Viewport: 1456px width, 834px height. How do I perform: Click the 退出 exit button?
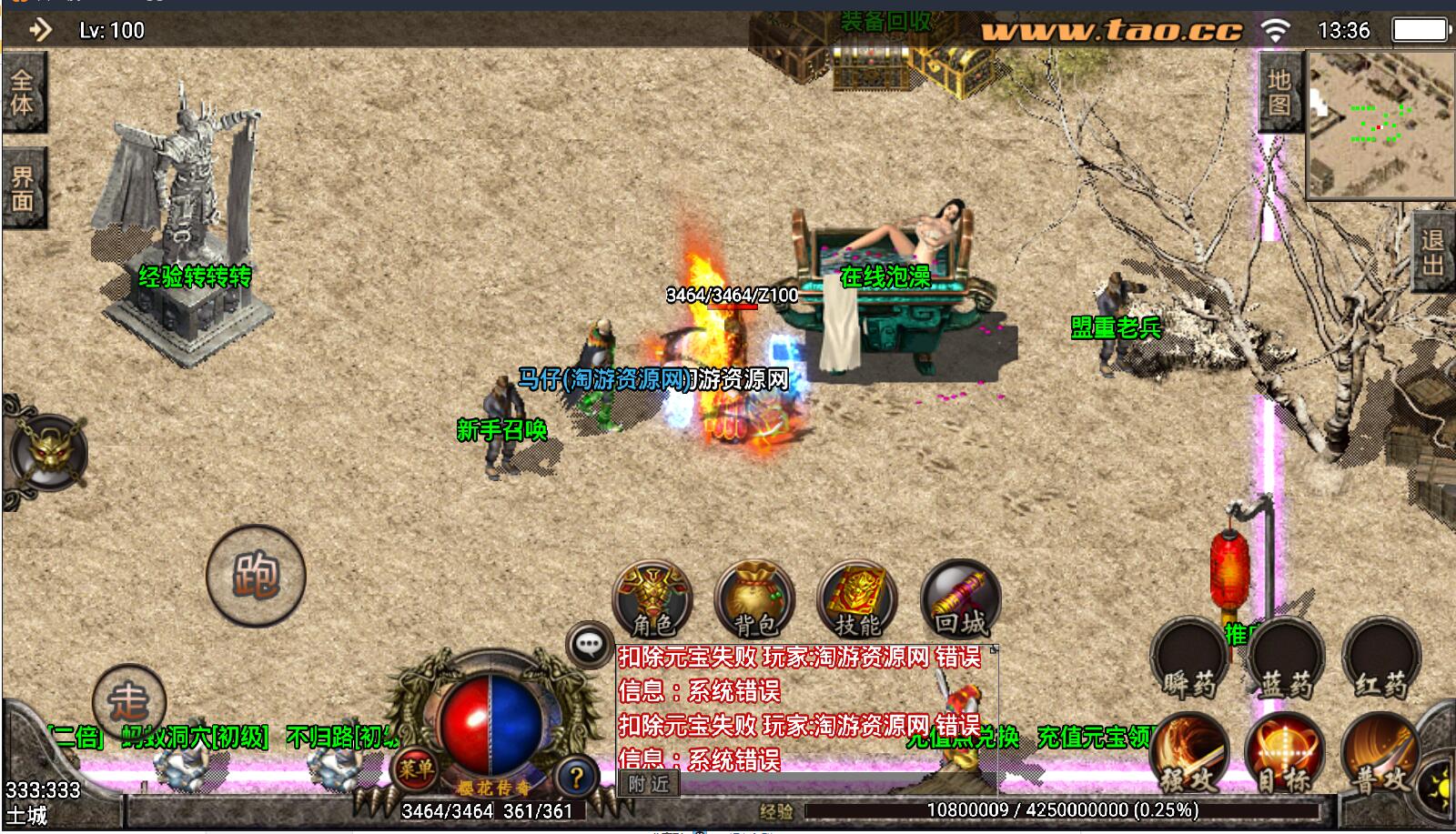[1433, 253]
